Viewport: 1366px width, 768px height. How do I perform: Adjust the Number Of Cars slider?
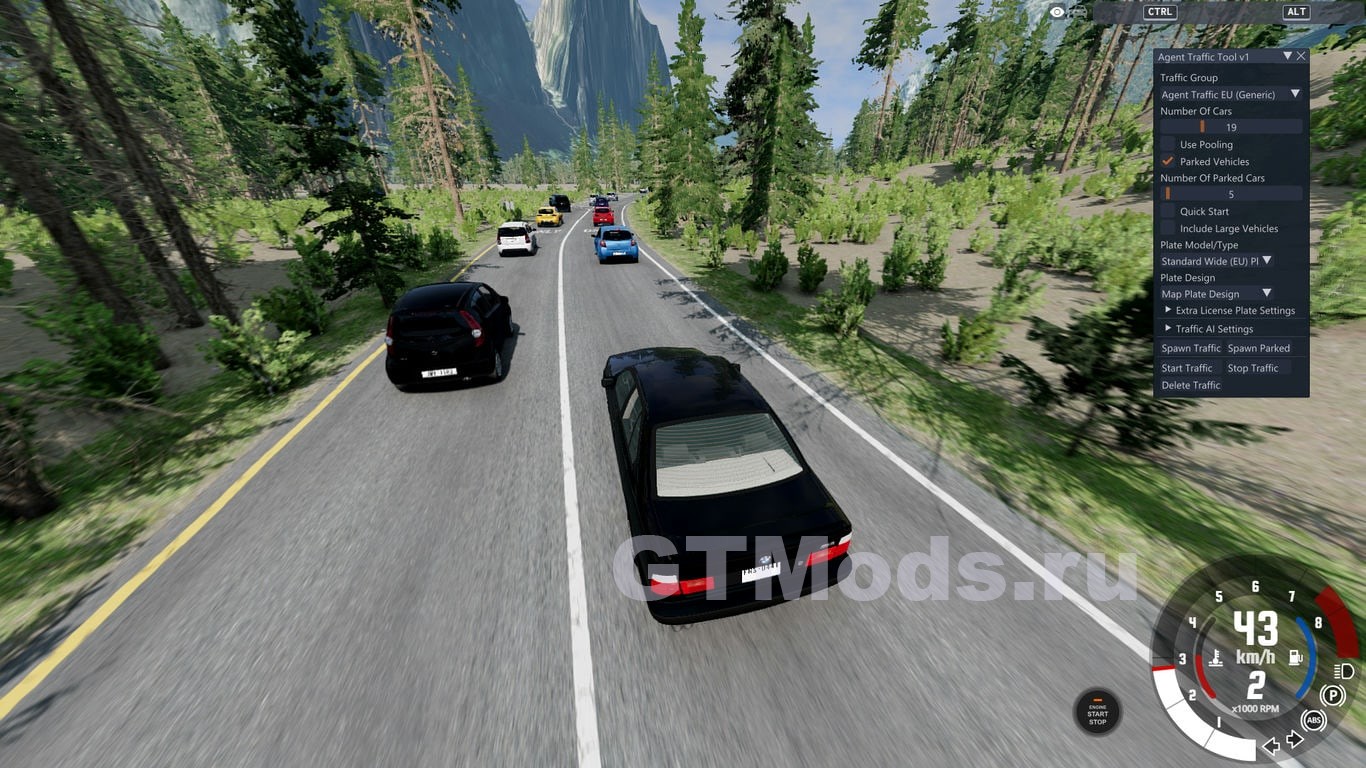tap(1231, 128)
